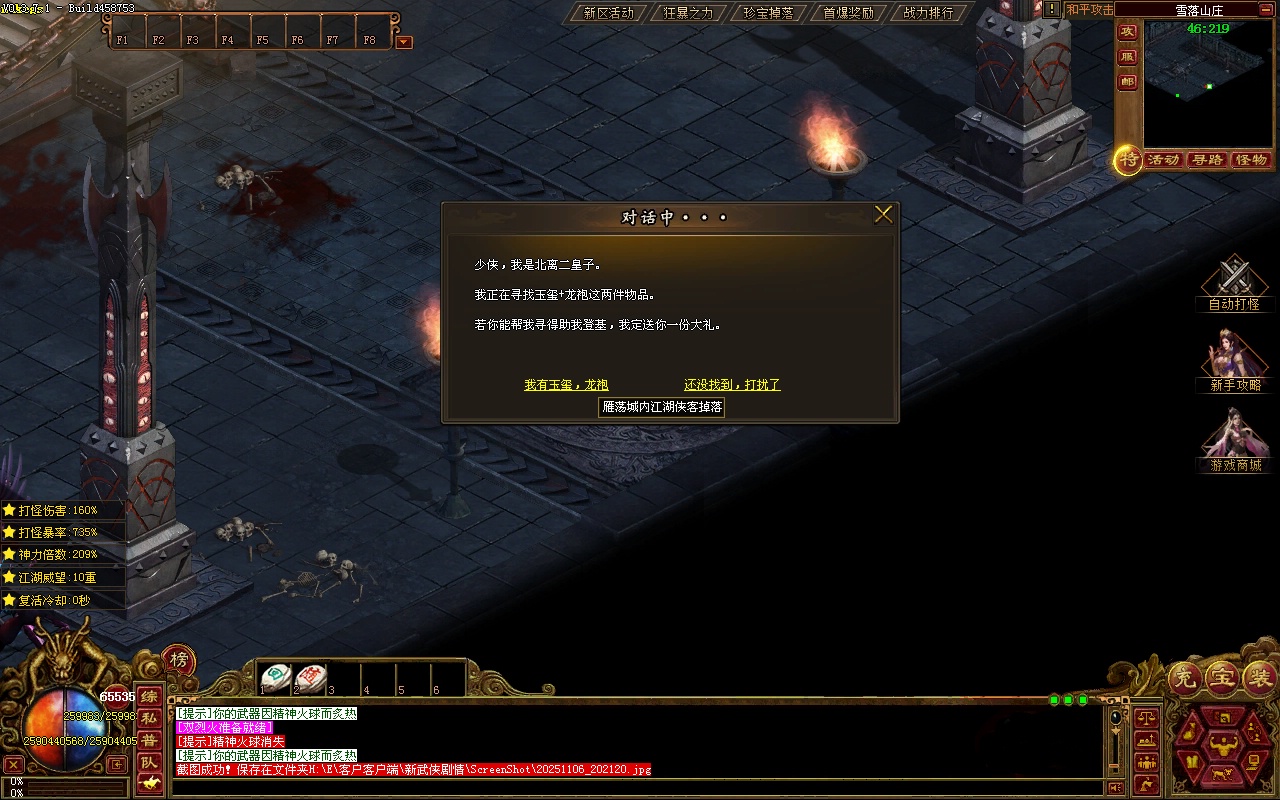1280x800 pixels.
Task: Decline with 还没找到，打扰了
Action: click(732, 385)
